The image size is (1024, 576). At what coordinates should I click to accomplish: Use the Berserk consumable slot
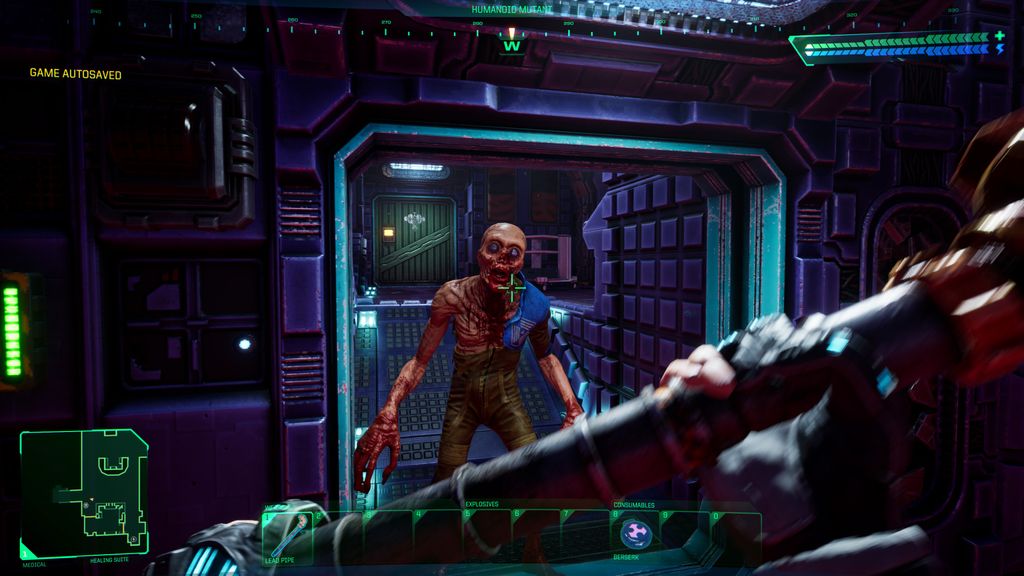point(635,534)
